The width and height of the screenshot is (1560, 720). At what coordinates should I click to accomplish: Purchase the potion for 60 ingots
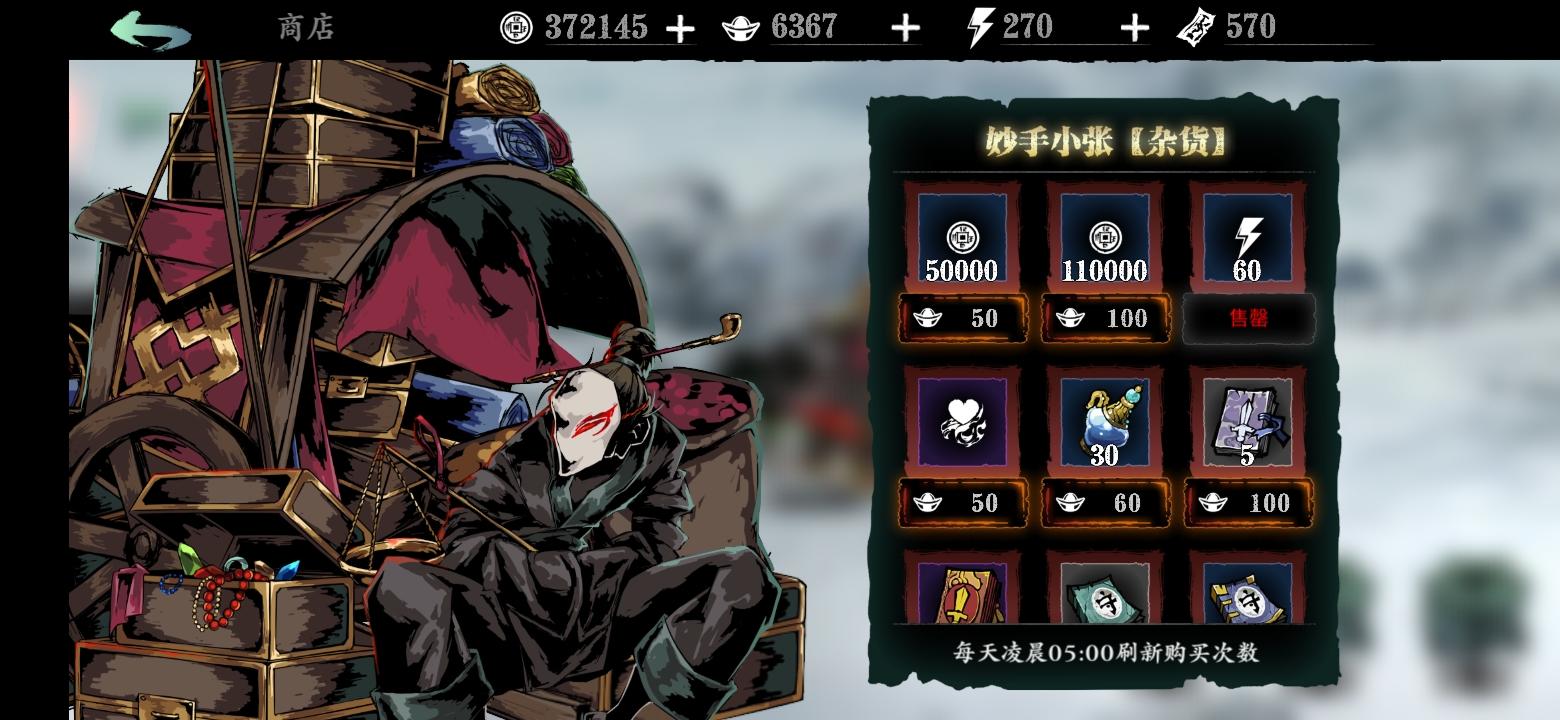click(x=1104, y=503)
